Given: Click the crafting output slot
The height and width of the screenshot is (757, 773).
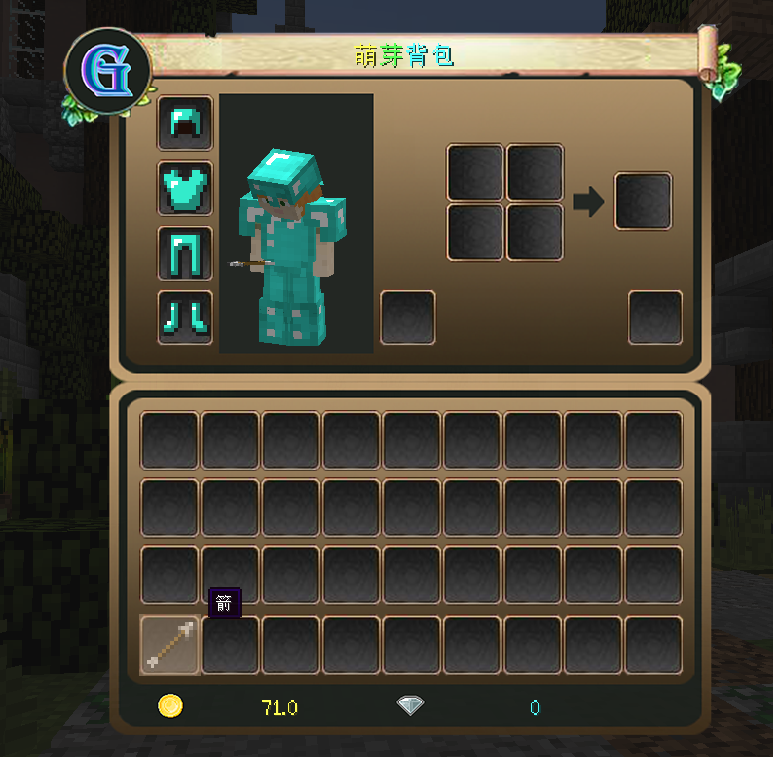Looking at the screenshot, I should coord(643,202).
